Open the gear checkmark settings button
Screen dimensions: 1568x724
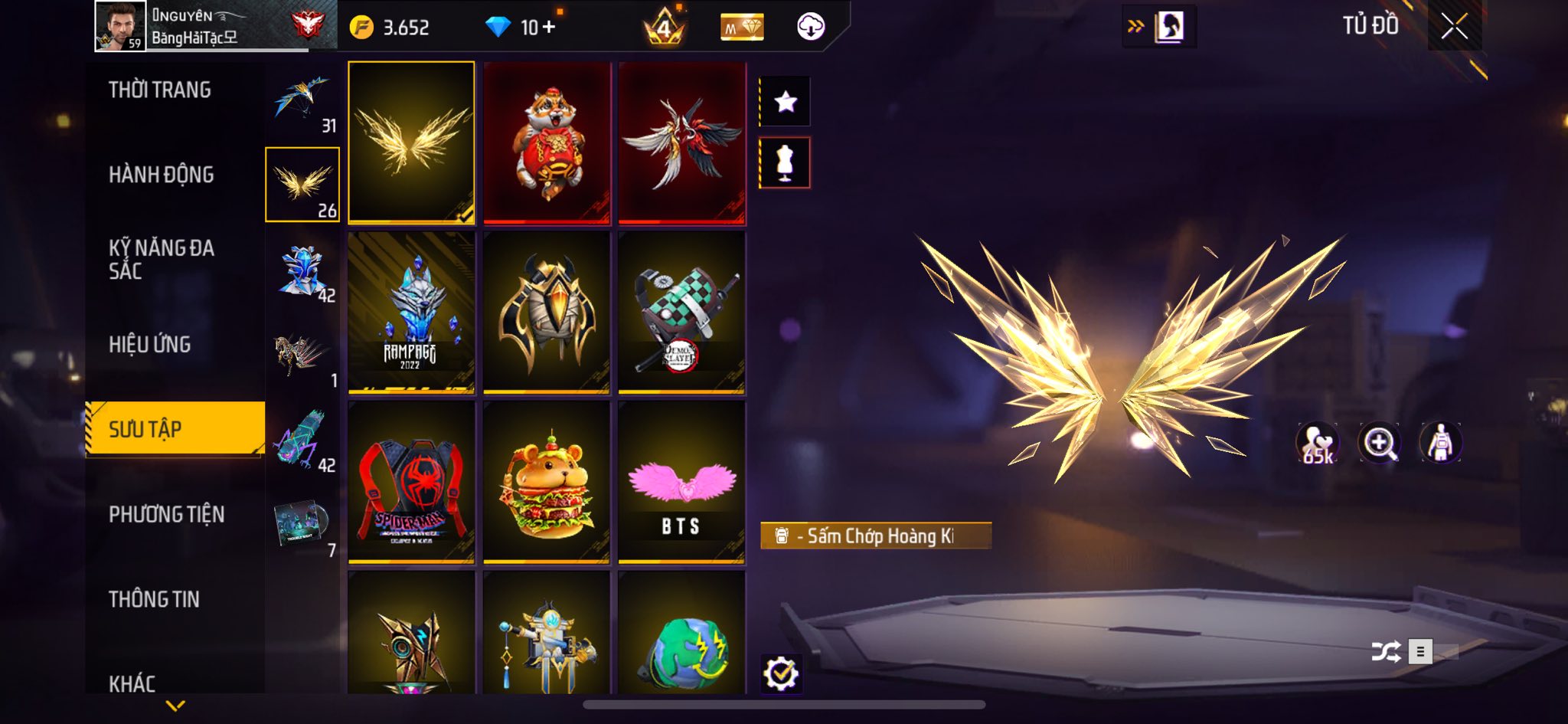point(780,674)
